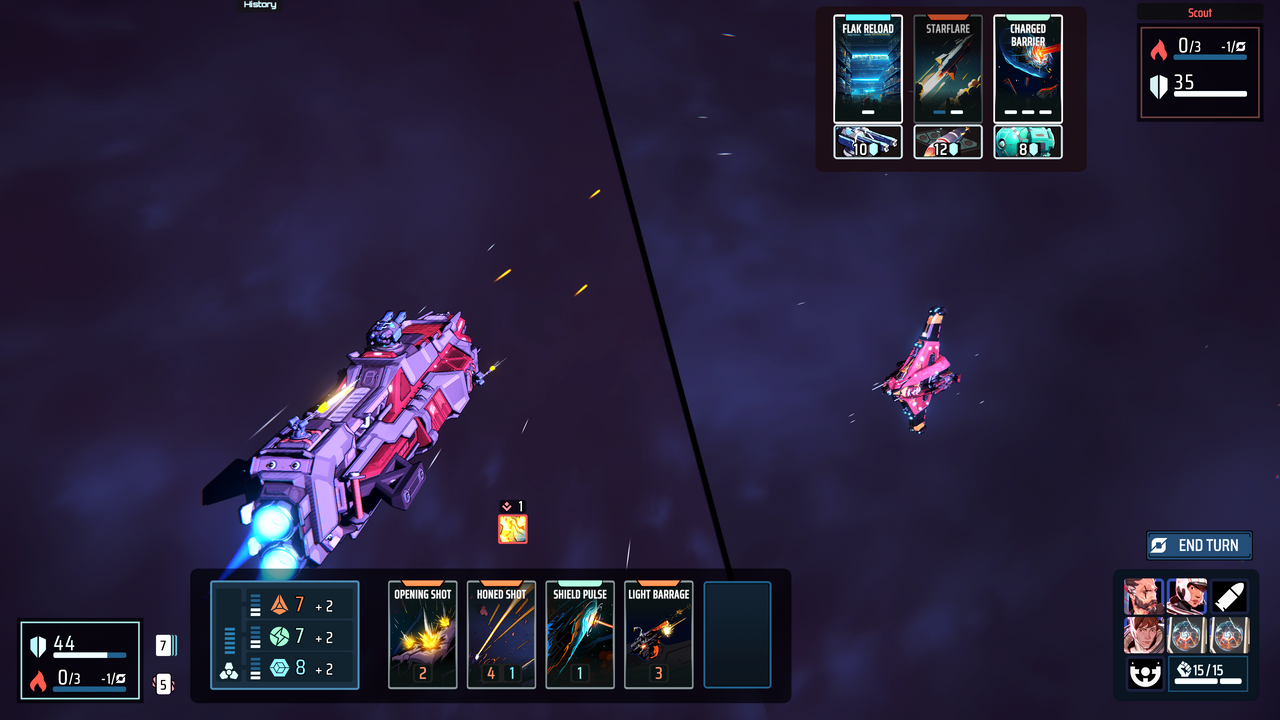Viewport: 1280px width, 720px height.
Task: Toggle the bearded crew member portrait
Action: tap(1143, 596)
